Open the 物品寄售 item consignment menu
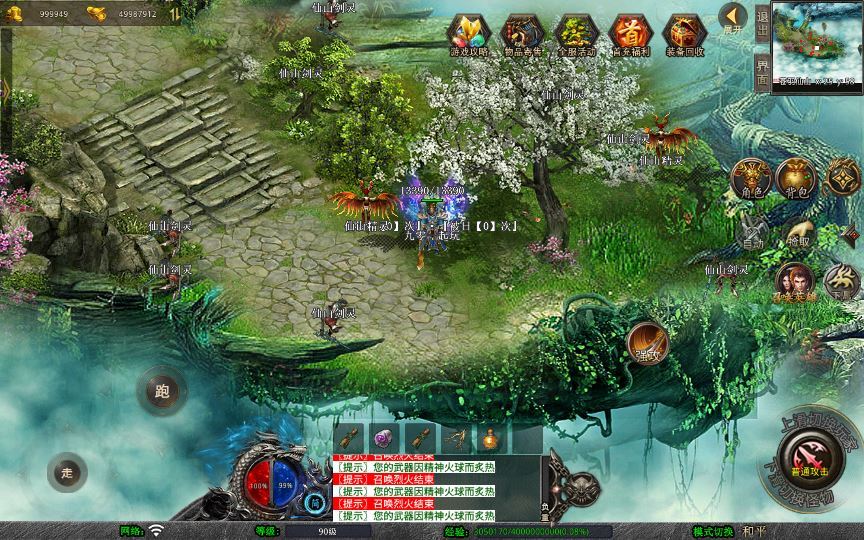Image resolution: width=864 pixels, height=540 pixels. tap(521, 35)
